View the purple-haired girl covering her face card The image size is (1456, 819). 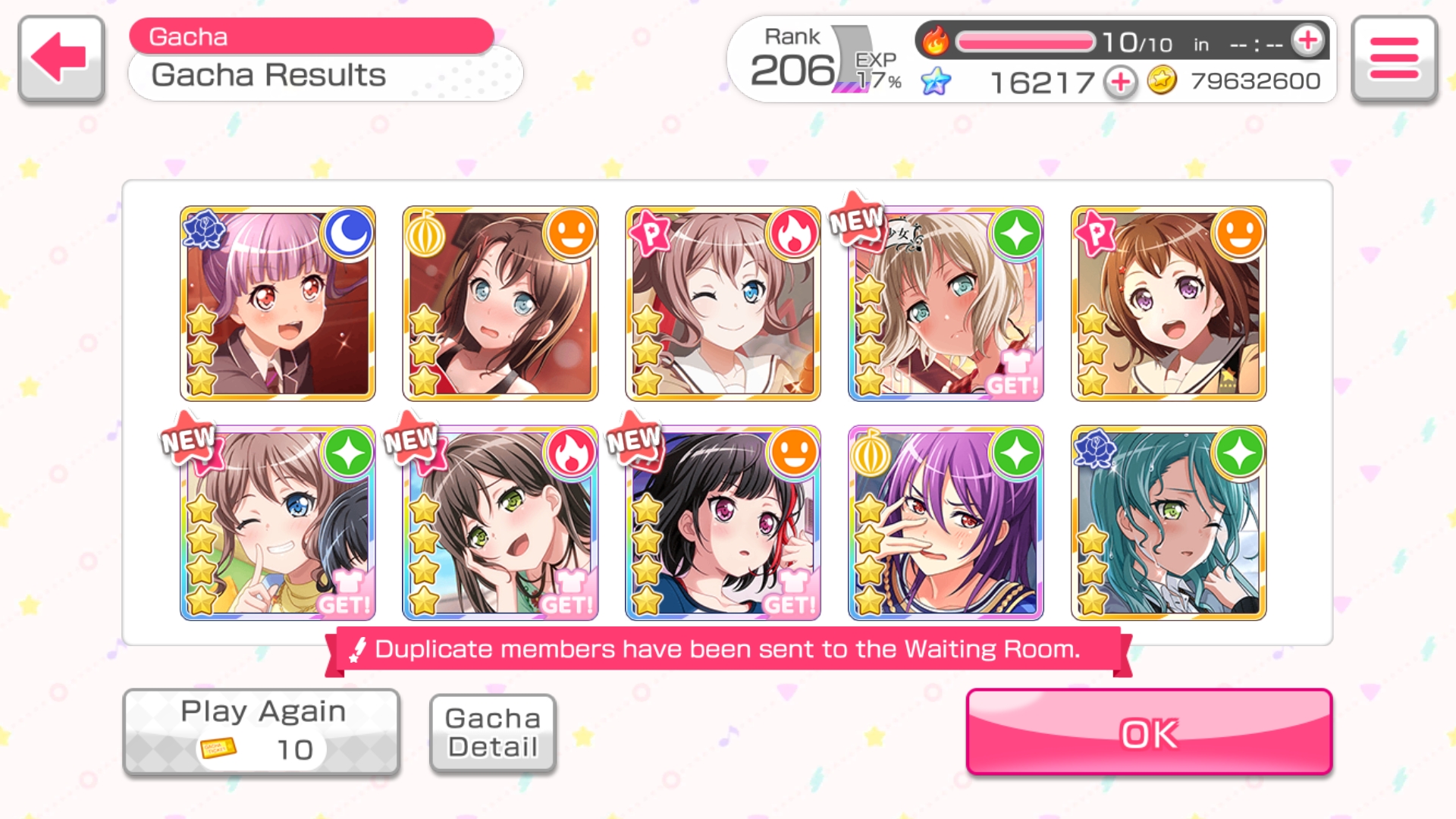[x=946, y=523]
